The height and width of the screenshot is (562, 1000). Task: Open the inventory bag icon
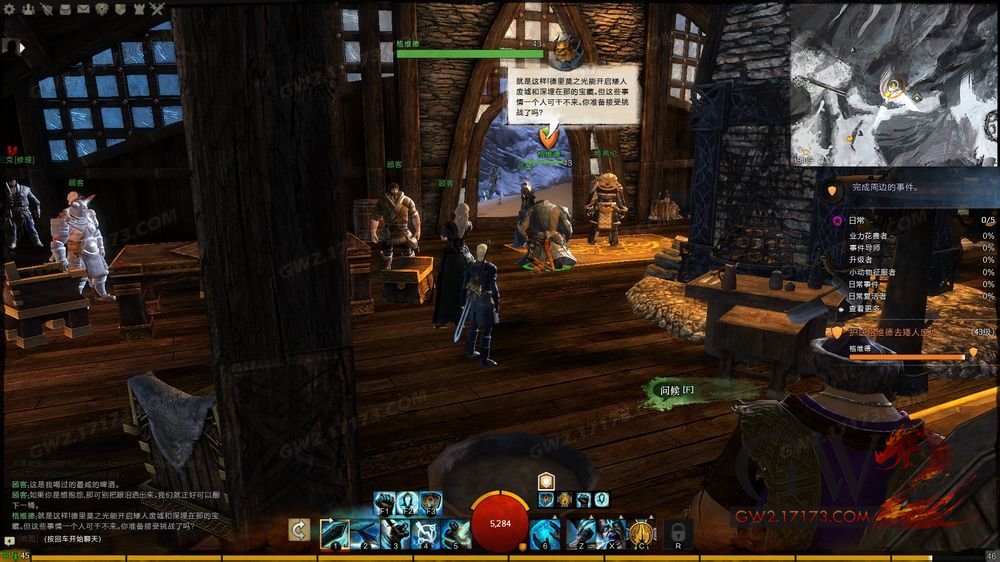coord(65,9)
